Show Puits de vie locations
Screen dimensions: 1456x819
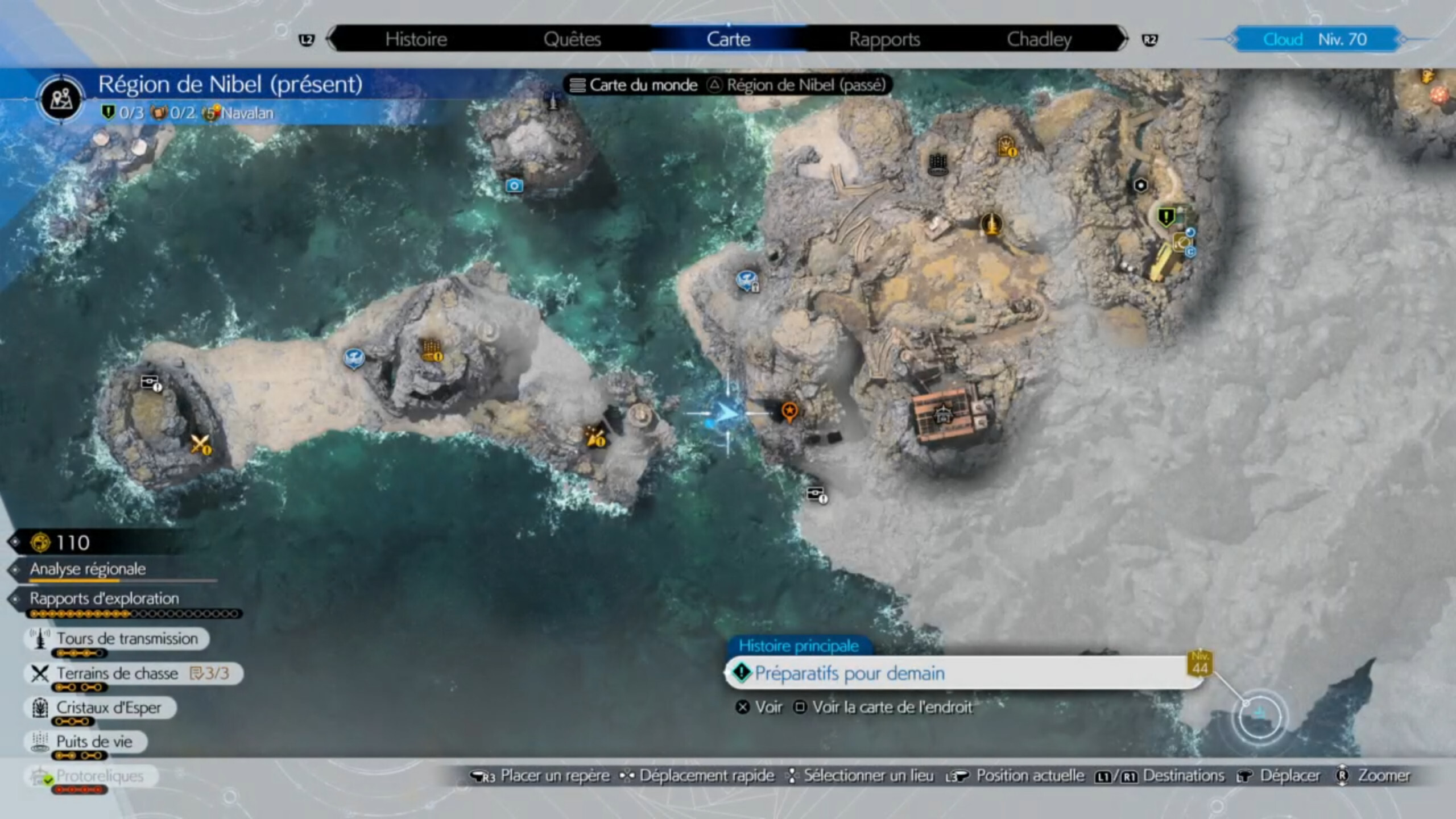point(94,742)
